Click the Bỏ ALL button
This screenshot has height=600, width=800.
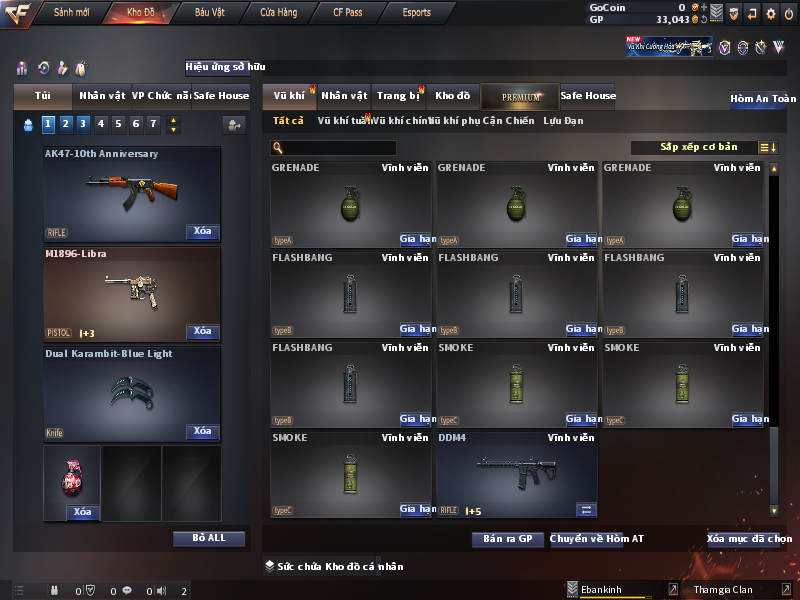pyautogui.click(x=209, y=538)
